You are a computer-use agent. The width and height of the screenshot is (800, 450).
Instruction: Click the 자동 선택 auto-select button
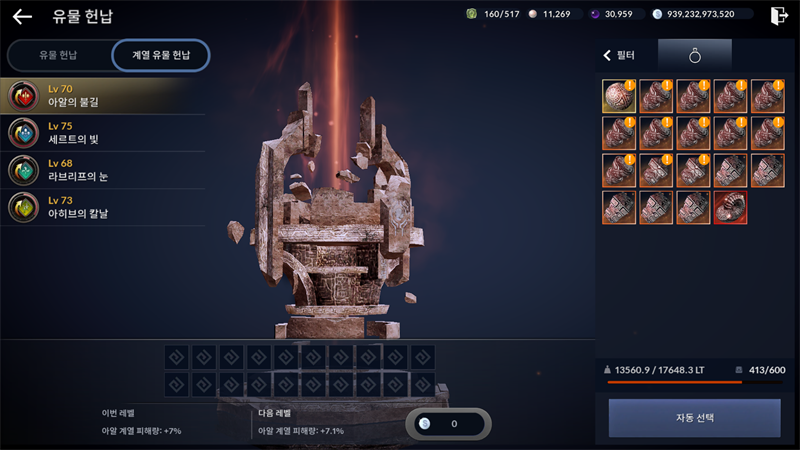click(694, 418)
